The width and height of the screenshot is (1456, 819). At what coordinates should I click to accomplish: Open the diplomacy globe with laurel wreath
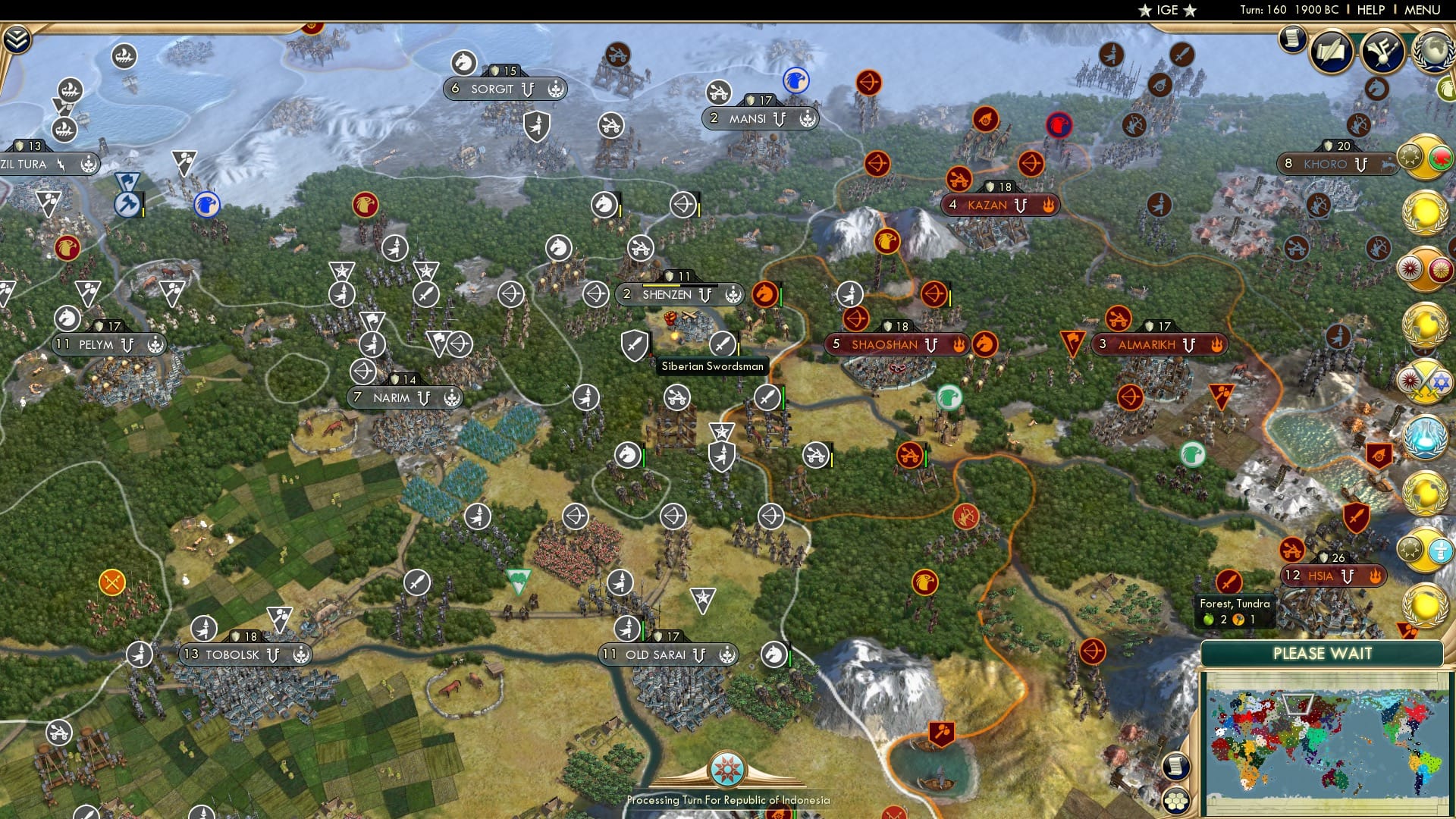pyautogui.click(x=1434, y=53)
